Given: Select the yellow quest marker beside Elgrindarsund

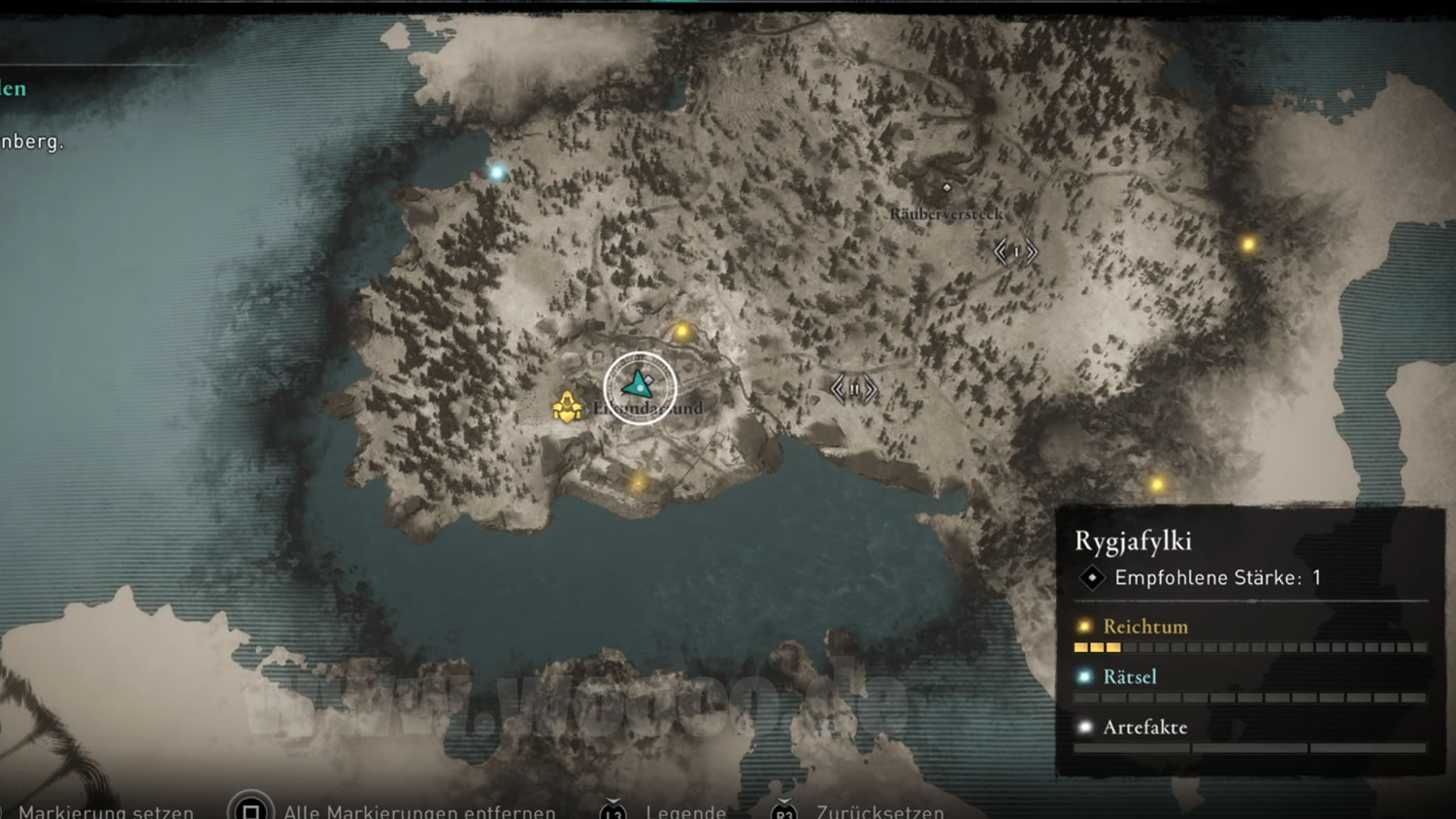Looking at the screenshot, I should pyautogui.click(x=567, y=407).
